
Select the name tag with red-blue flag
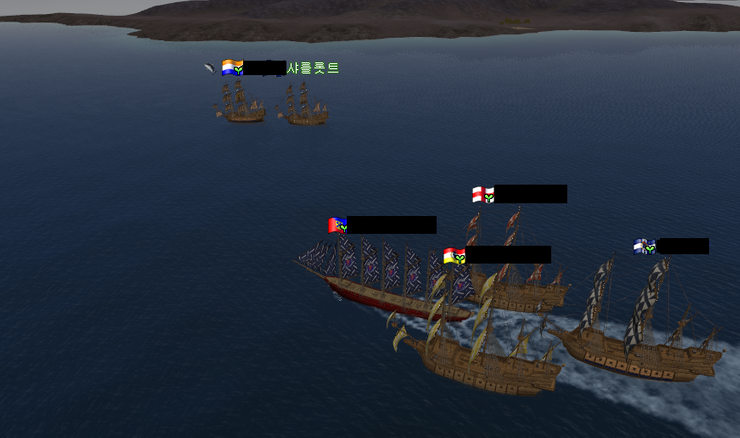[x=383, y=225]
